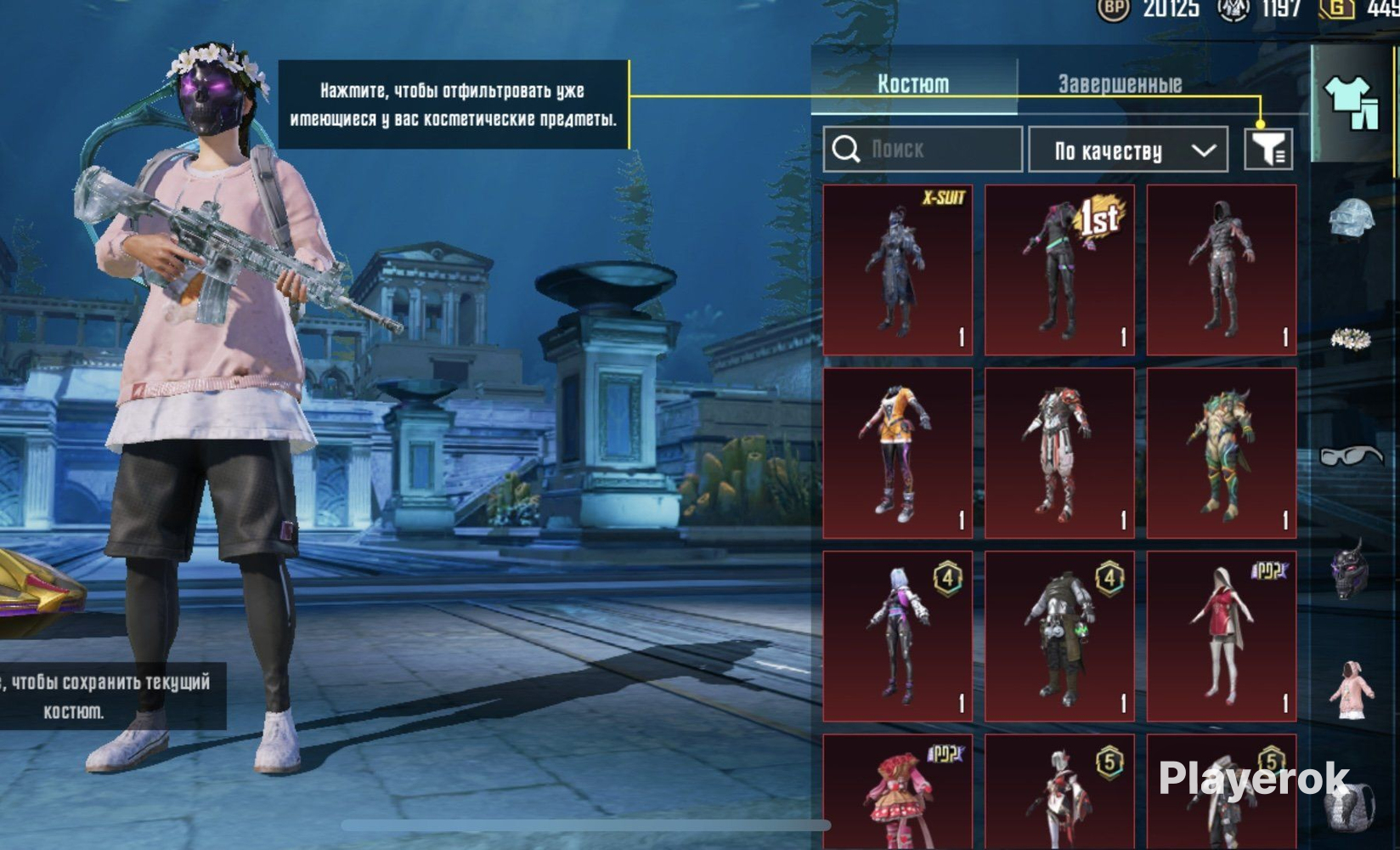Select the white and red armor outfit
The image size is (1400, 850).
[x=1059, y=452]
